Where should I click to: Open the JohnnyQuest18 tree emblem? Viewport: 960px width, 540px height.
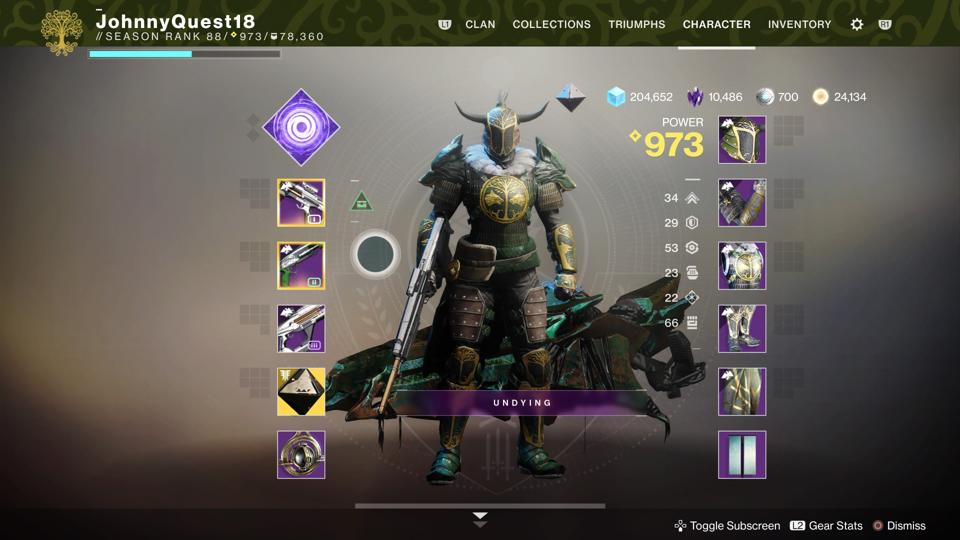tap(62, 32)
